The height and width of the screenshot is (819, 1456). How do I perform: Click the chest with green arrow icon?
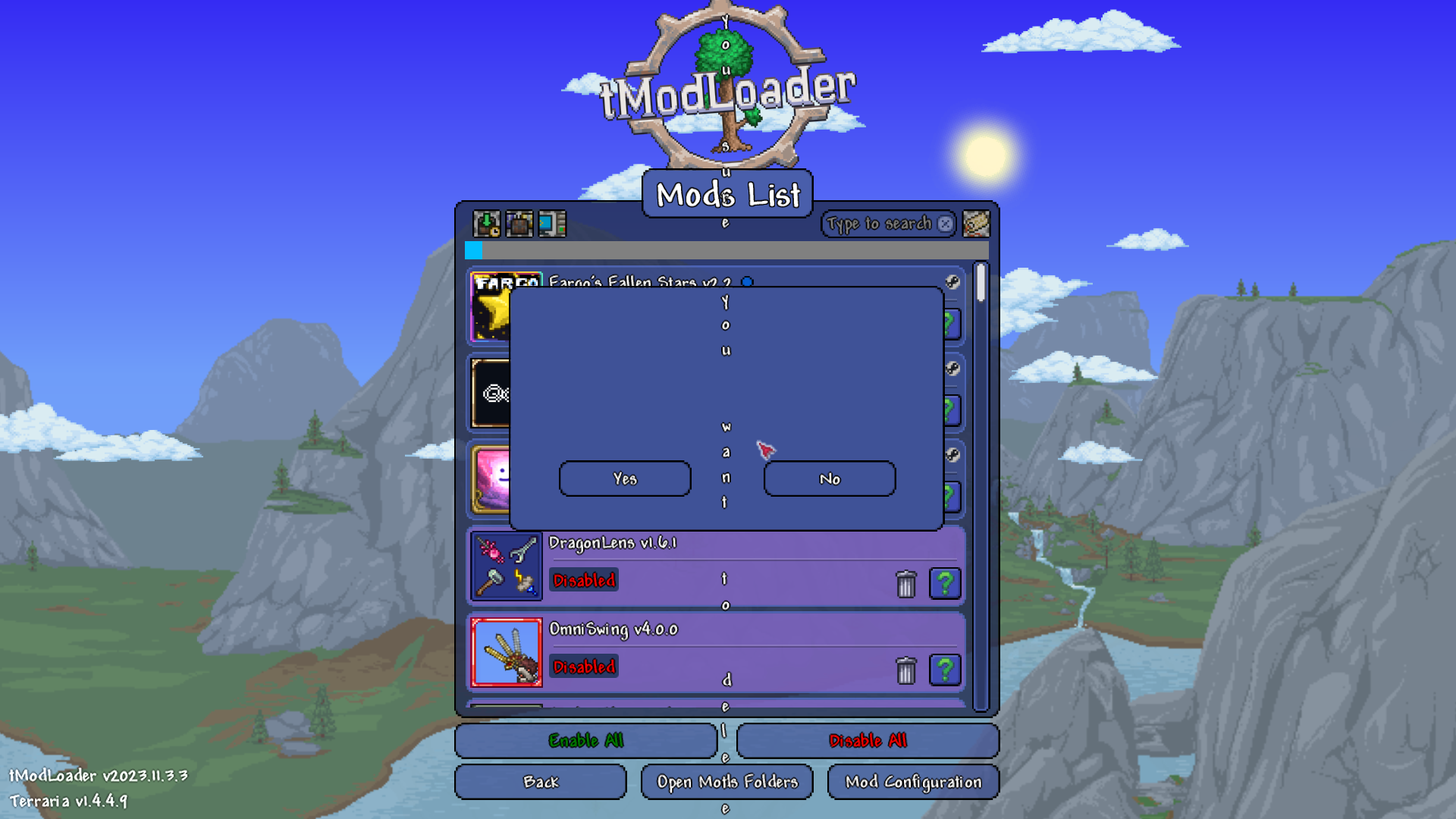pos(487,224)
